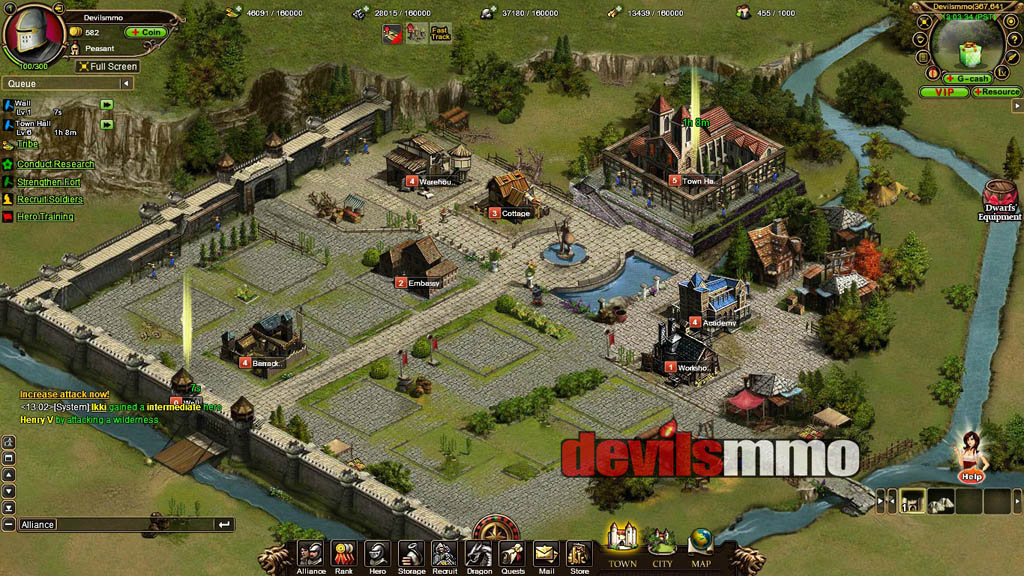
Task: Open the VIP panel
Action: coord(944,92)
